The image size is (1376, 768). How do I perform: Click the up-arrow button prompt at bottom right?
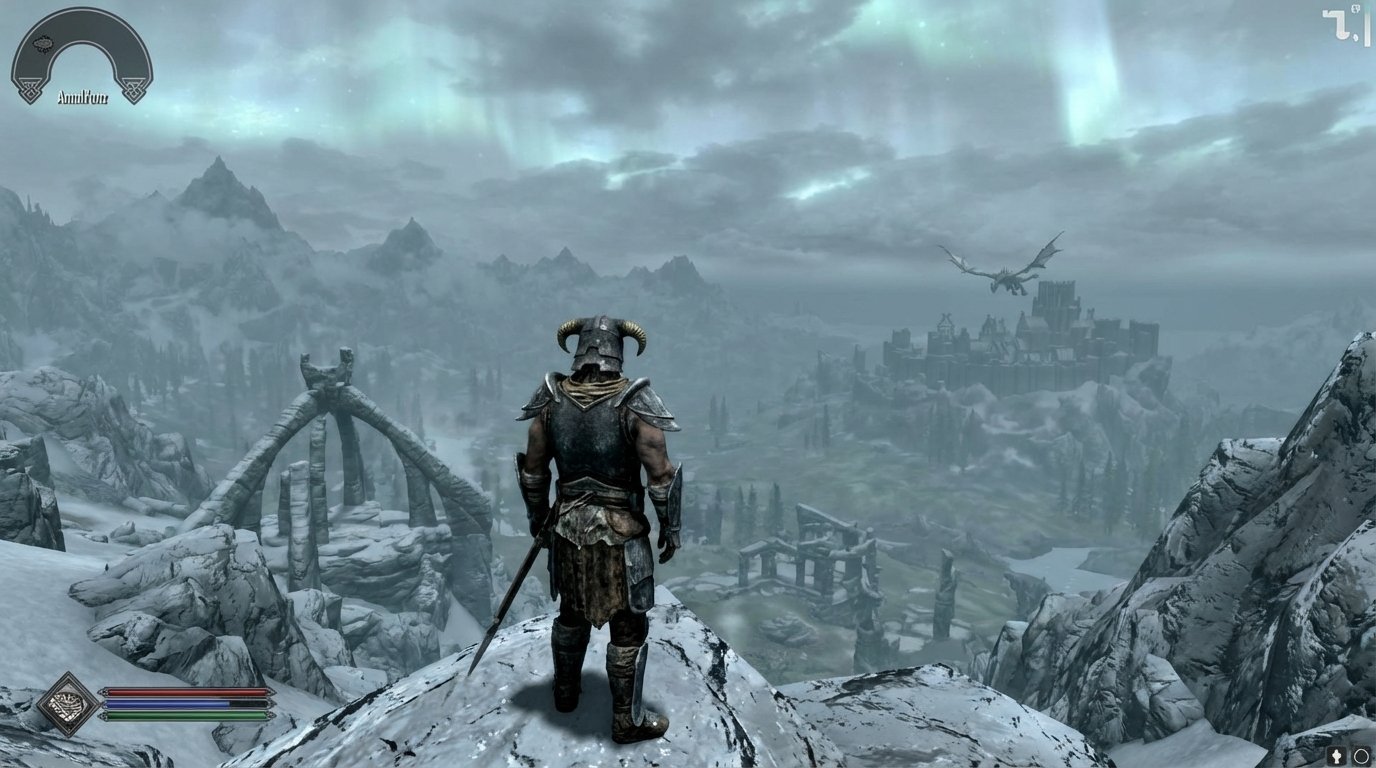1337,755
